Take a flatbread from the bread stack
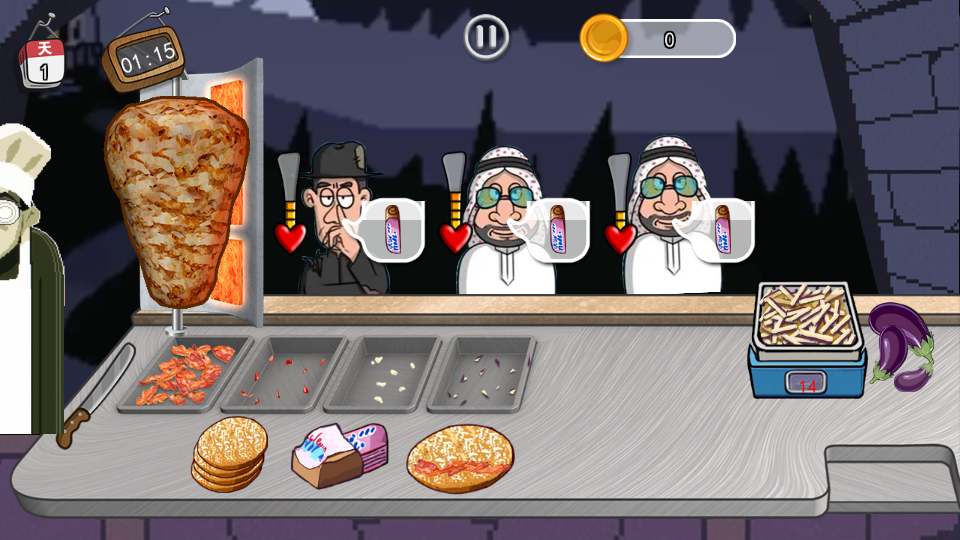 [230, 453]
